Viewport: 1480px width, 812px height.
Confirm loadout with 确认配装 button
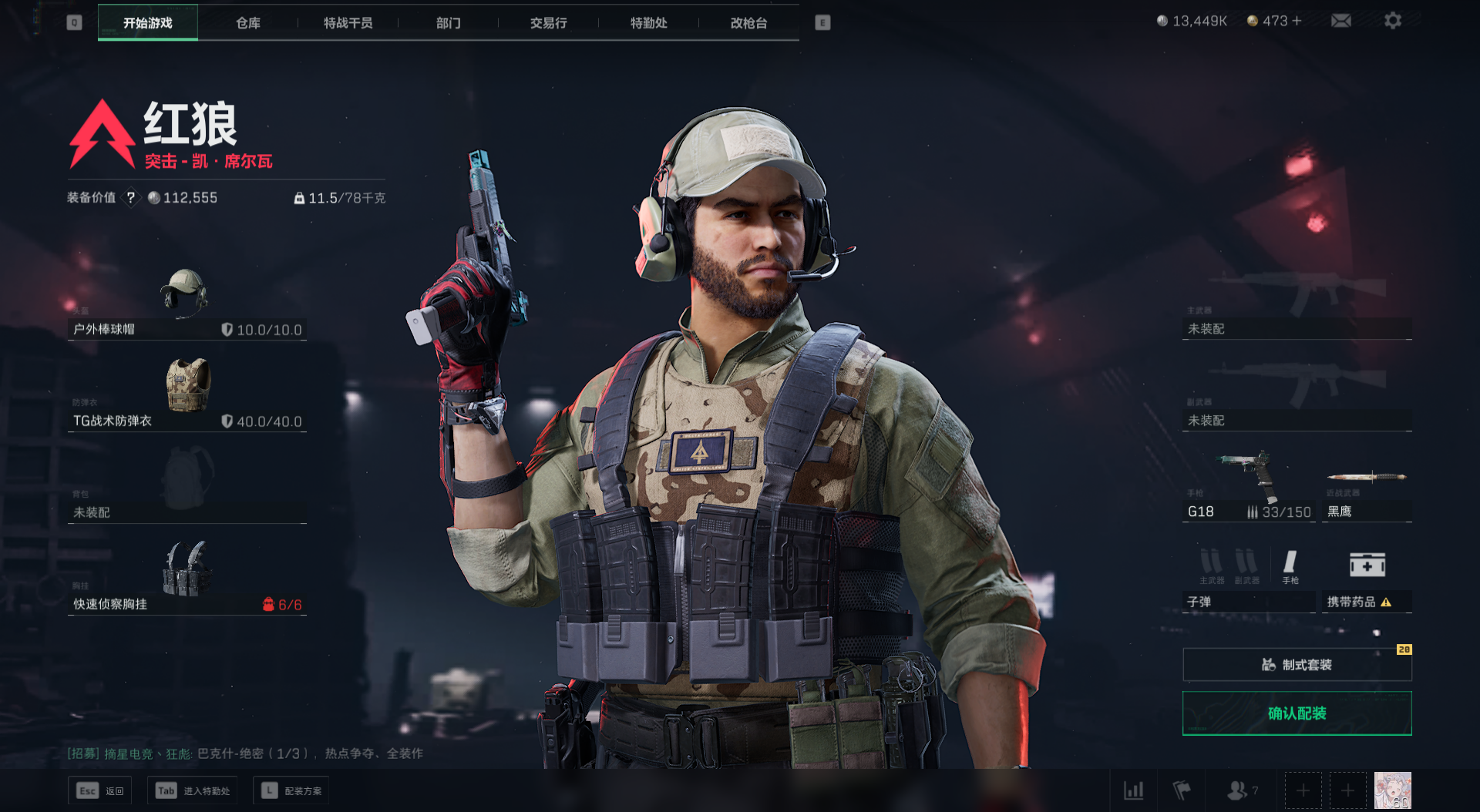1297,713
